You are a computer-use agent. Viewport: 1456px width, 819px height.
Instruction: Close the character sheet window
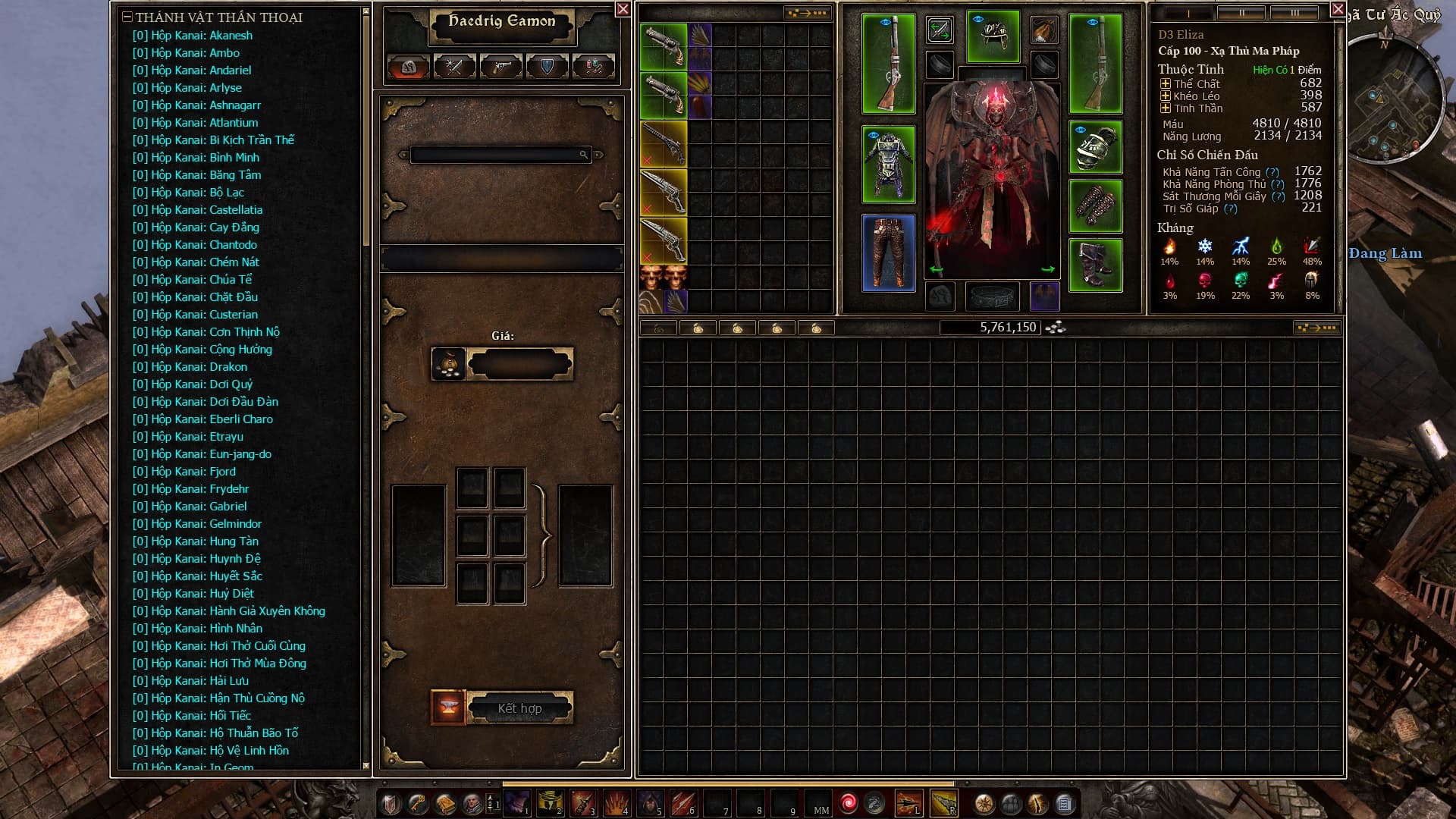coord(1338,9)
